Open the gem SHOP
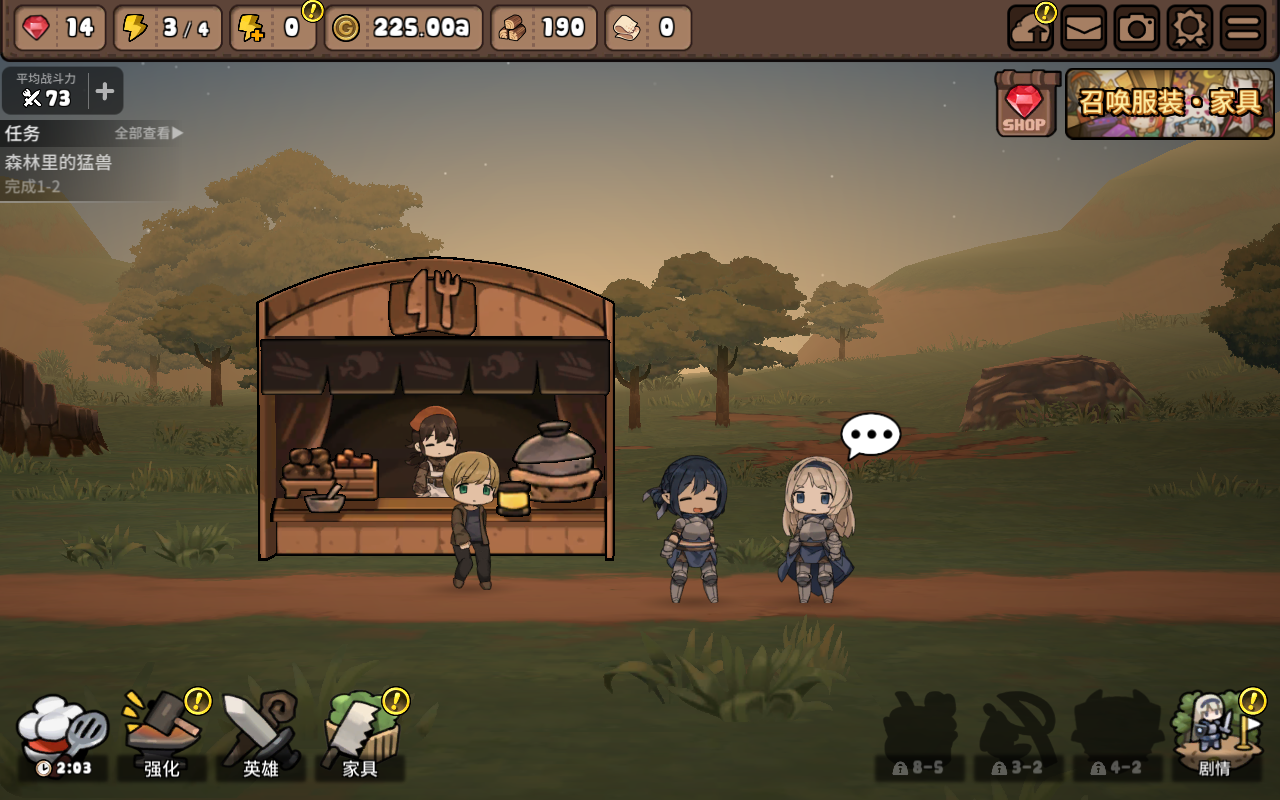Screen dimensions: 1280x800 click(1025, 104)
